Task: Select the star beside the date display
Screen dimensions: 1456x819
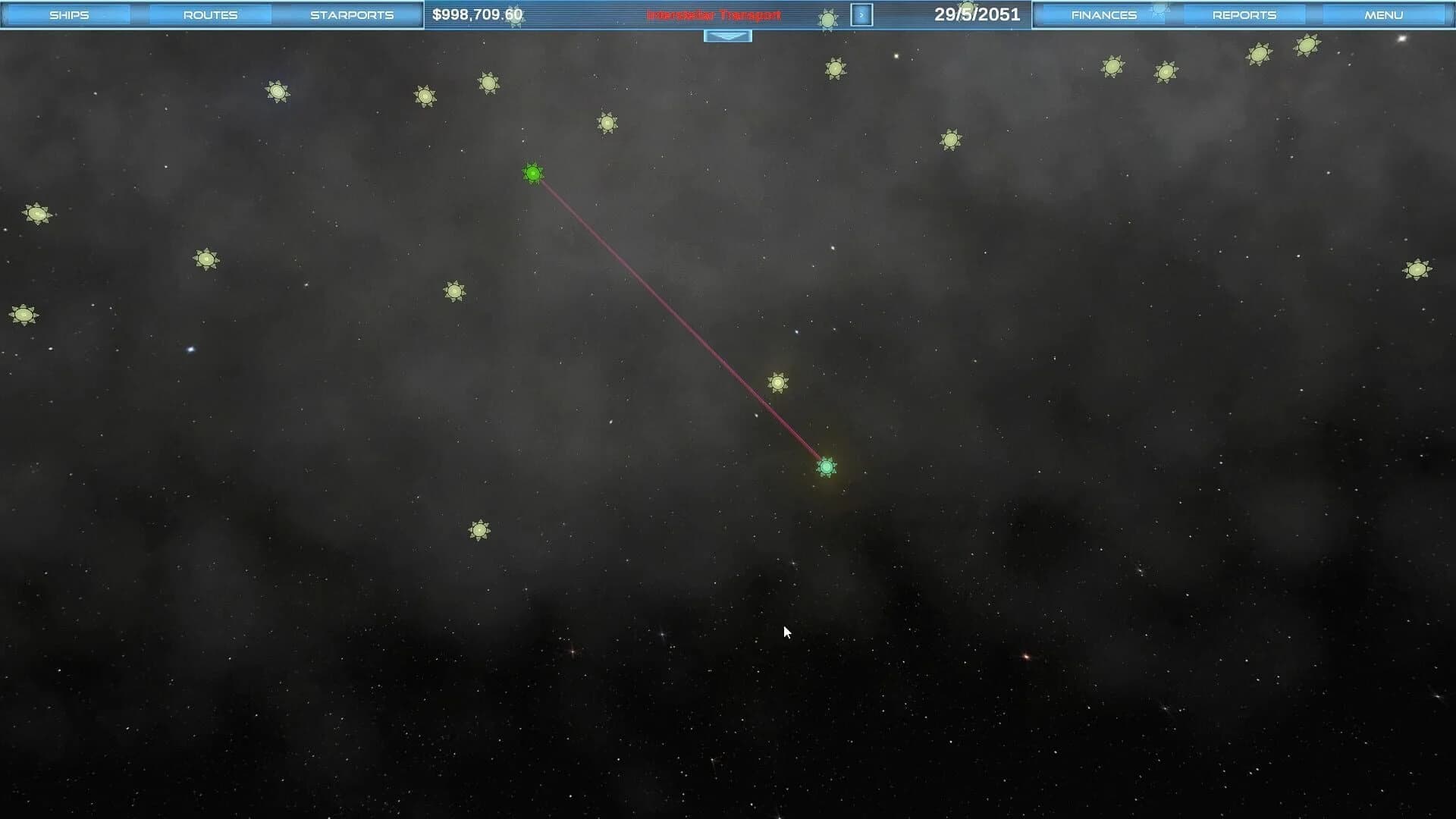Action: point(828,18)
